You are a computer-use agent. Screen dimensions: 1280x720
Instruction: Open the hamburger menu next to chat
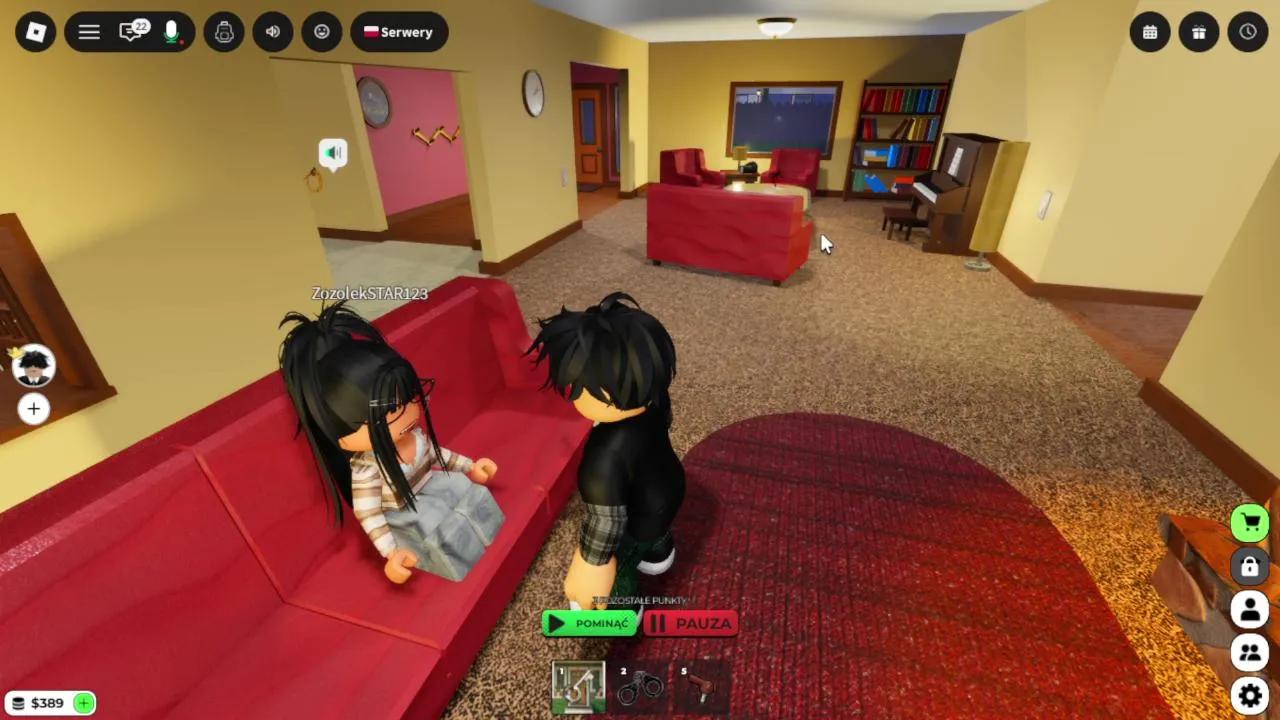tap(88, 31)
